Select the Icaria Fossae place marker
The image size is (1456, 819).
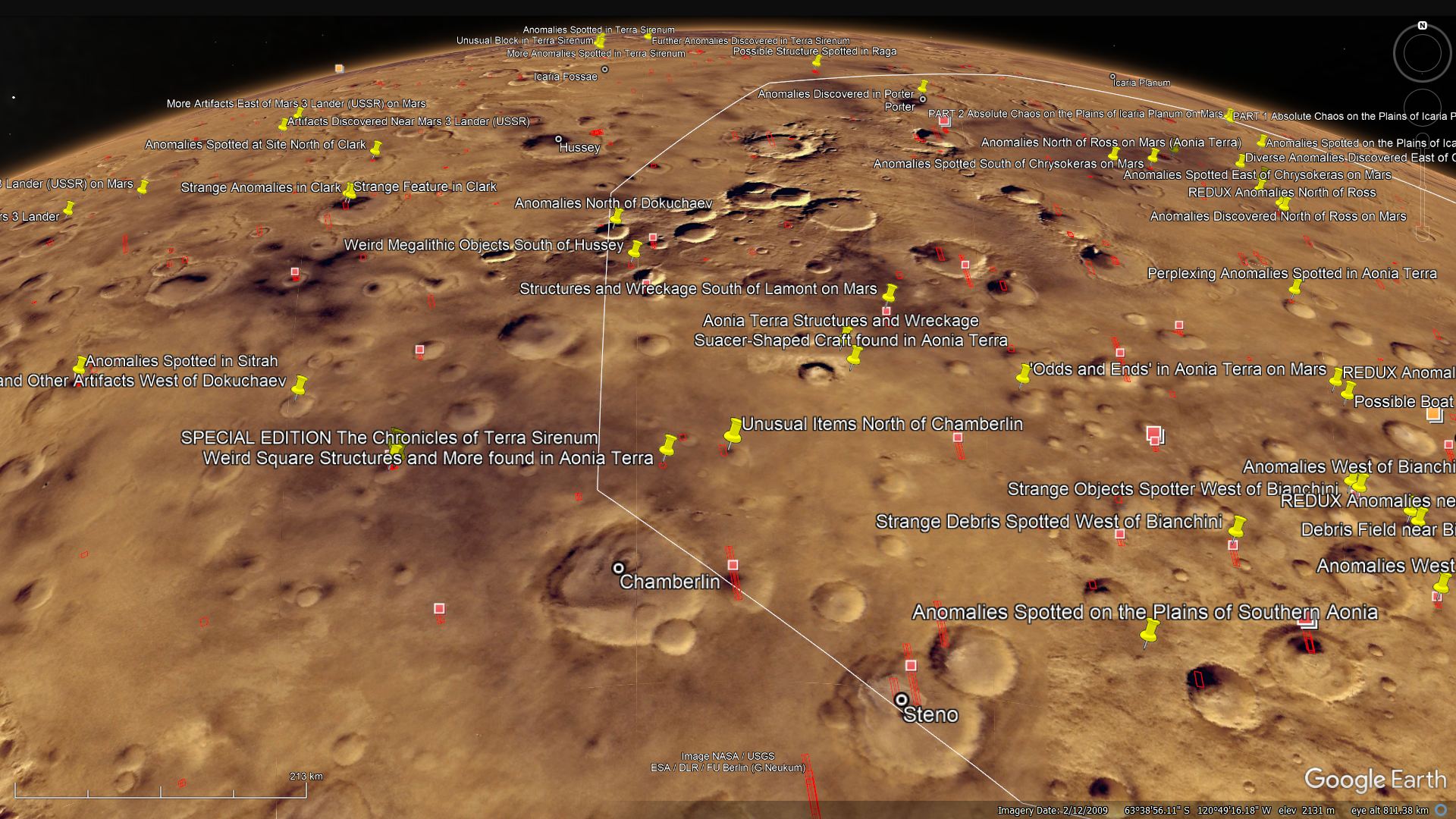point(604,70)
